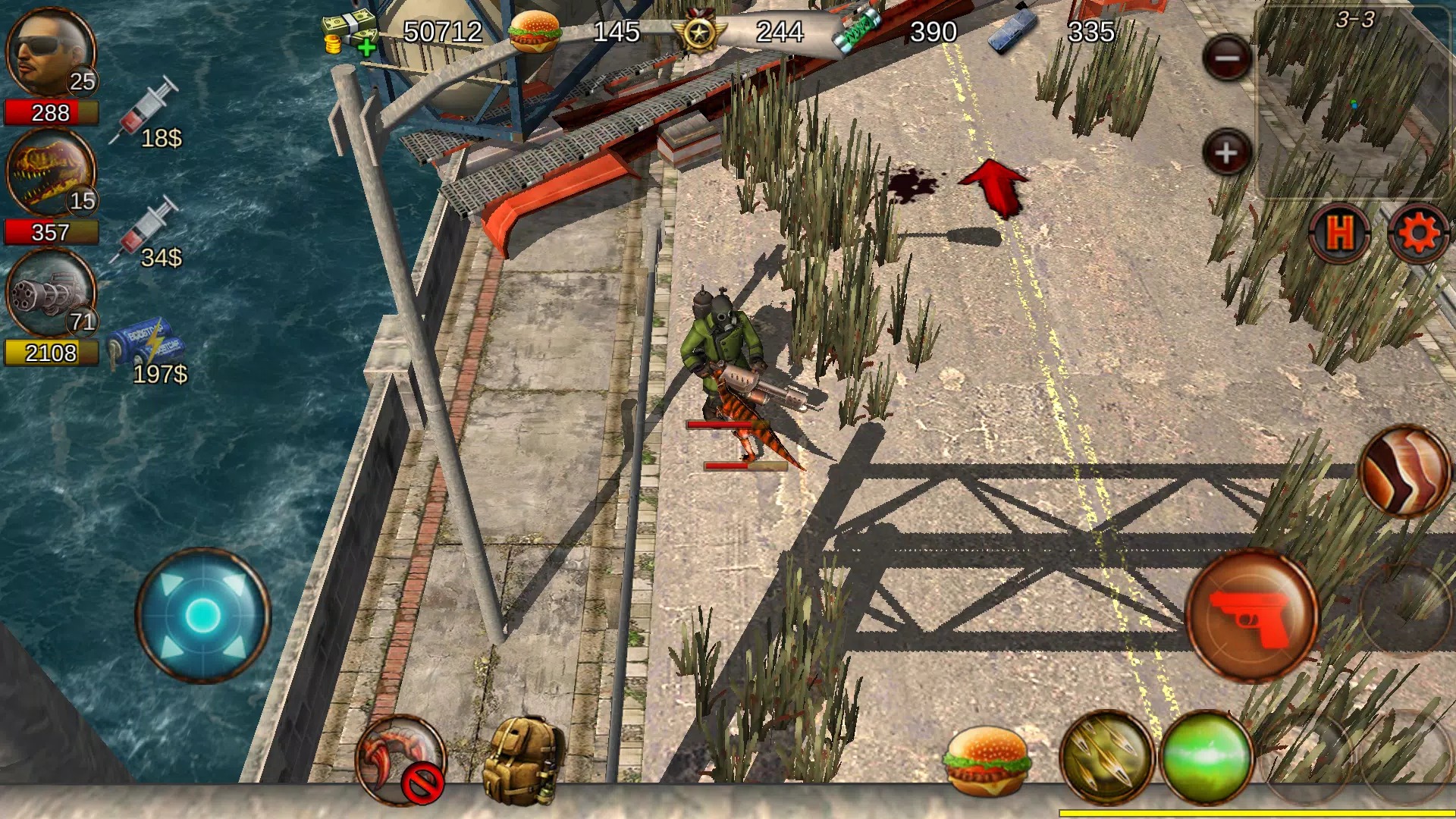Select the minigun weapon portrait
Image resolution: width=1456 pixels, height=819 pixels.
(50, 293)
